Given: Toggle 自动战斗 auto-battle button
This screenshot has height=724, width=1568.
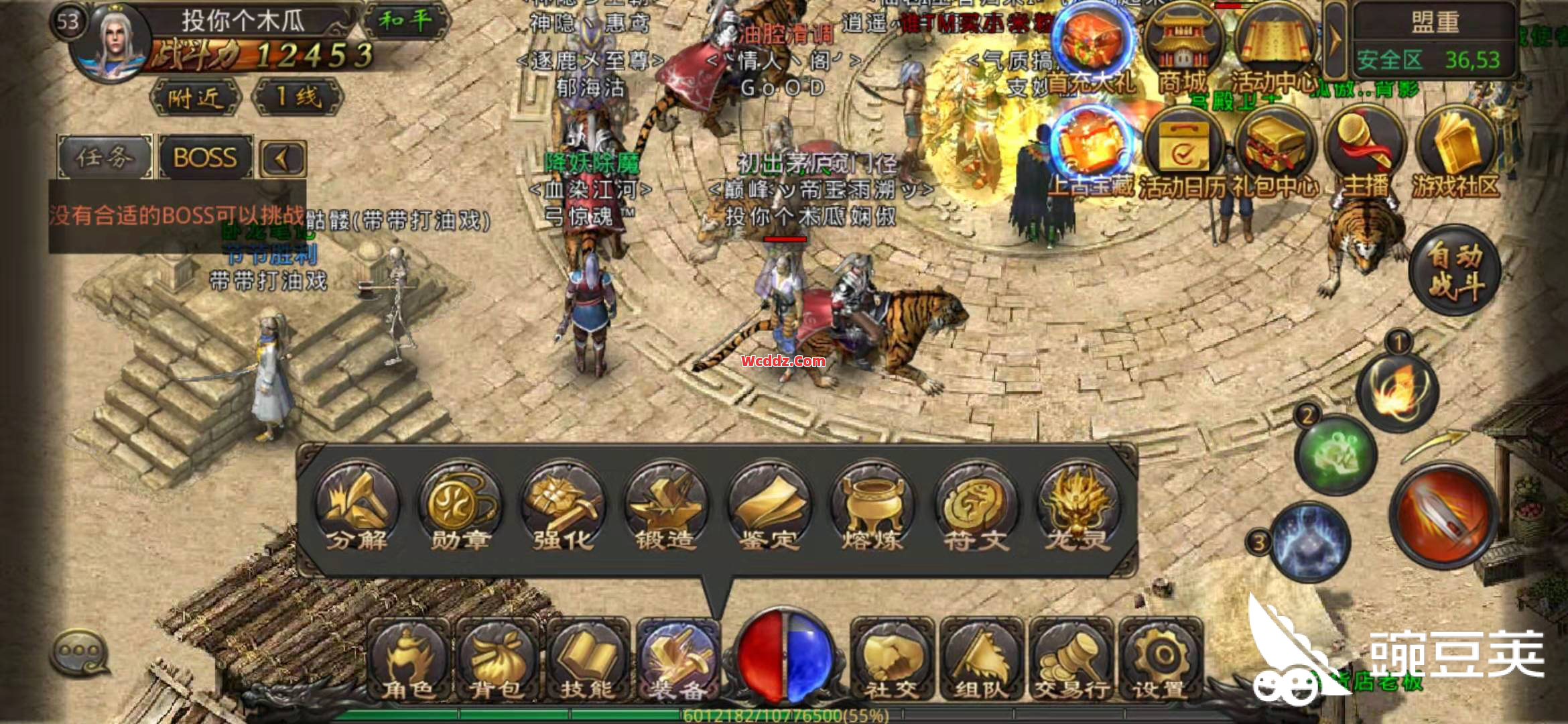Looking at the screenshot, I should coord(1455,270).
